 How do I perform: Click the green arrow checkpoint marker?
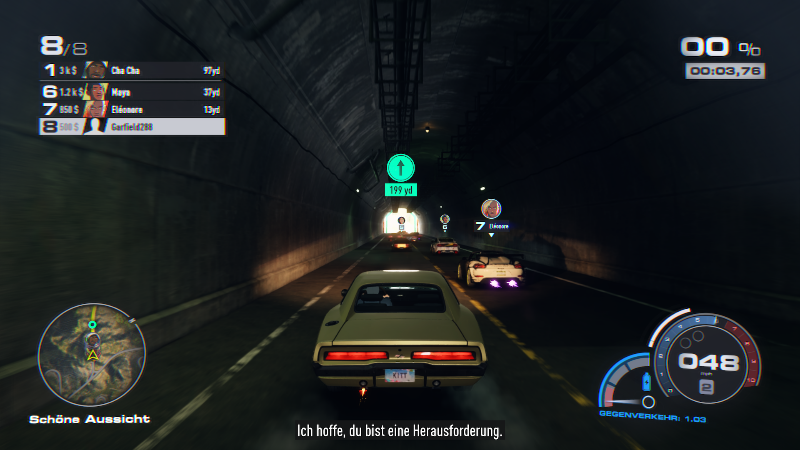tap(401, 168)
